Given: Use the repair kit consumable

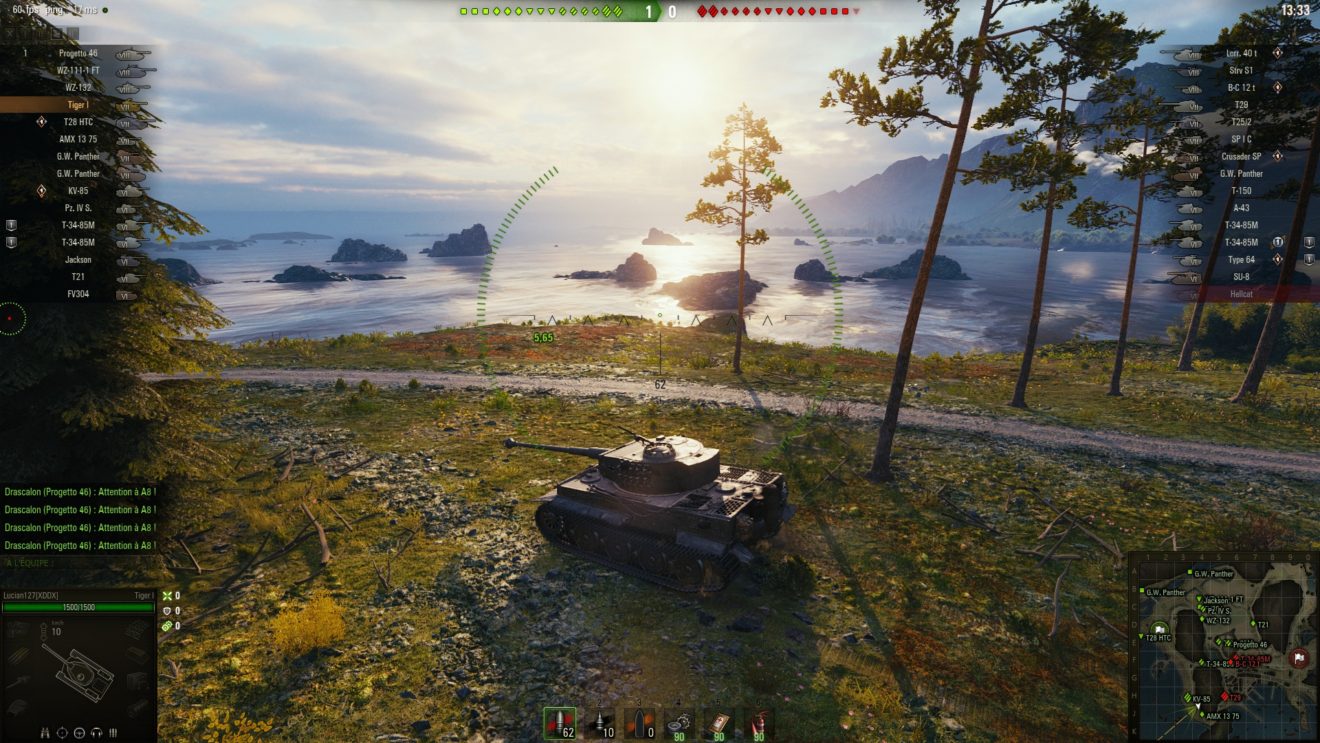Looking at the screenshot, I should coord(679,723).
